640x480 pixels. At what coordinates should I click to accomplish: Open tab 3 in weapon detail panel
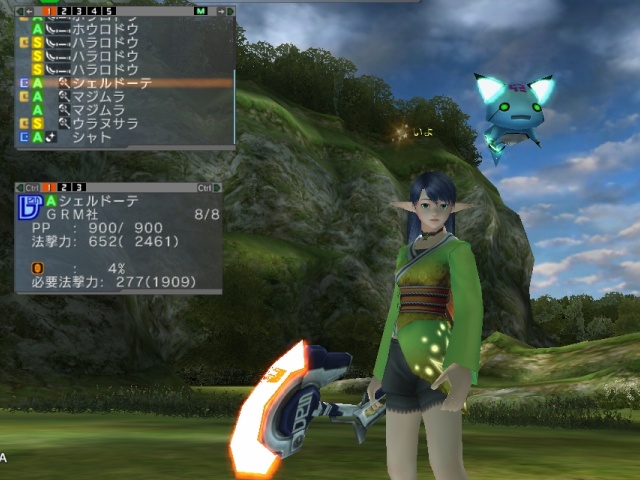click(80, 187)
